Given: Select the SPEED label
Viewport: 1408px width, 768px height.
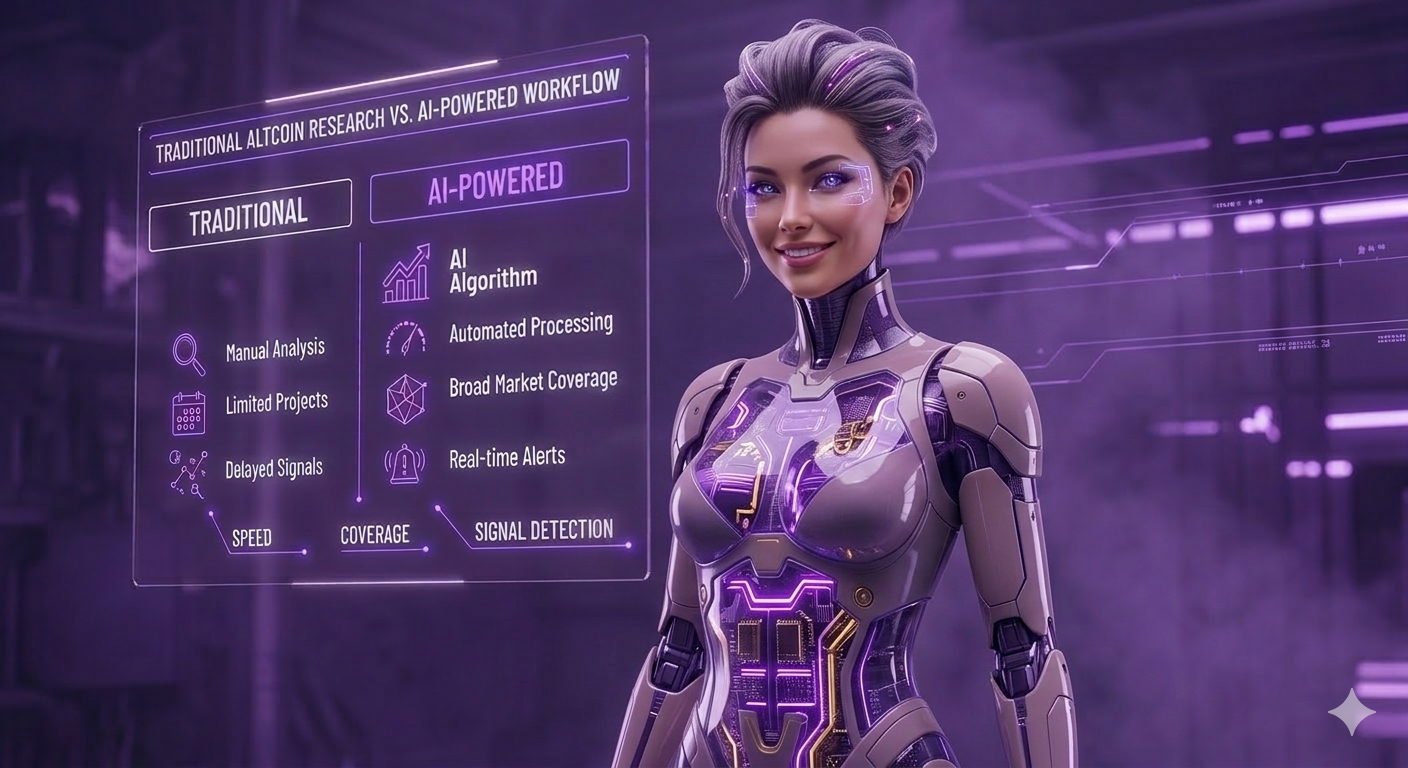Looking at the screenshot, I should click(x=251, y=538).
